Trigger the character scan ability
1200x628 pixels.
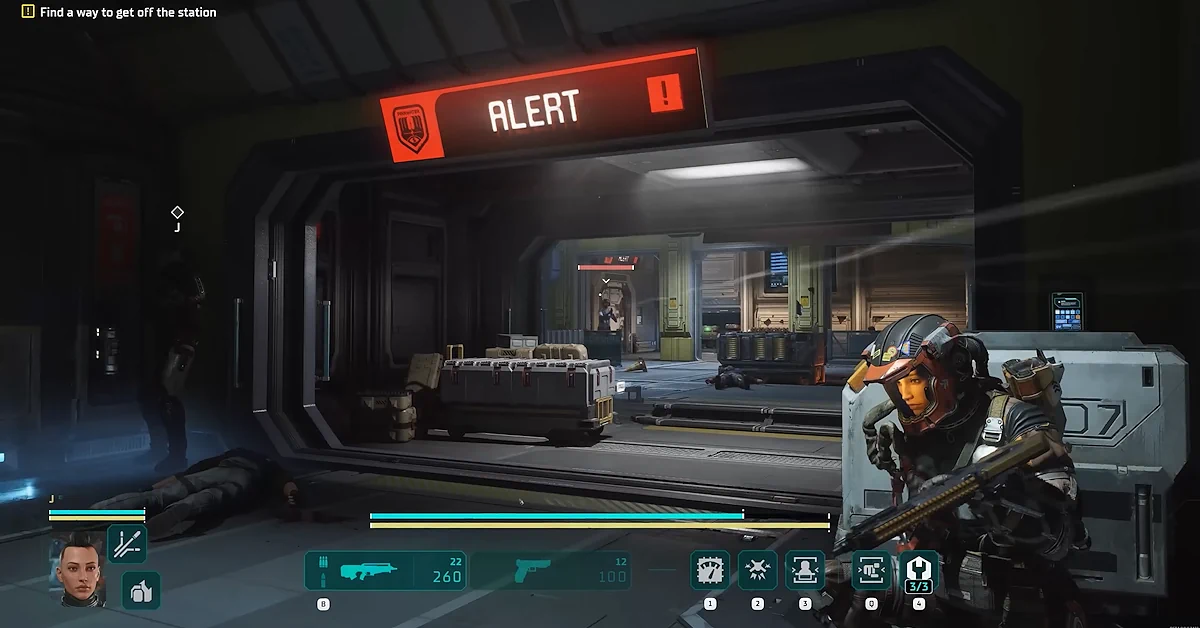[805, 570]
